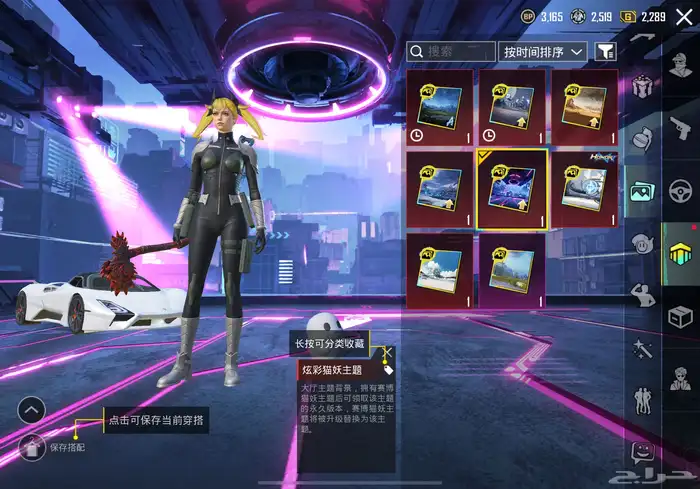Select the equipped neon cat lobby theme
The image size is (700, 489).
click(x=511, y=190)
